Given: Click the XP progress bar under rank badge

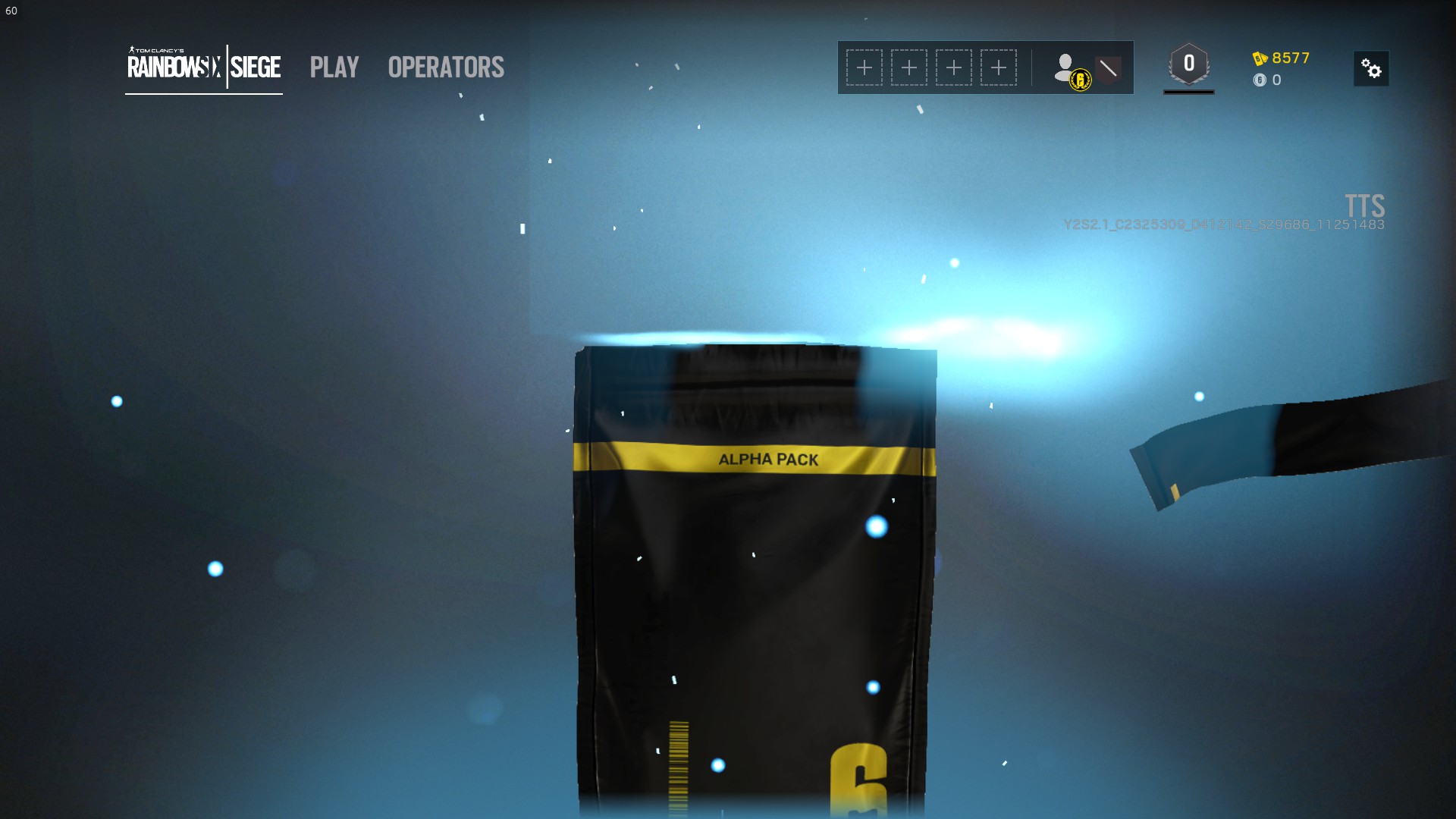Looking at the screenshot, I should point(1189,93).
